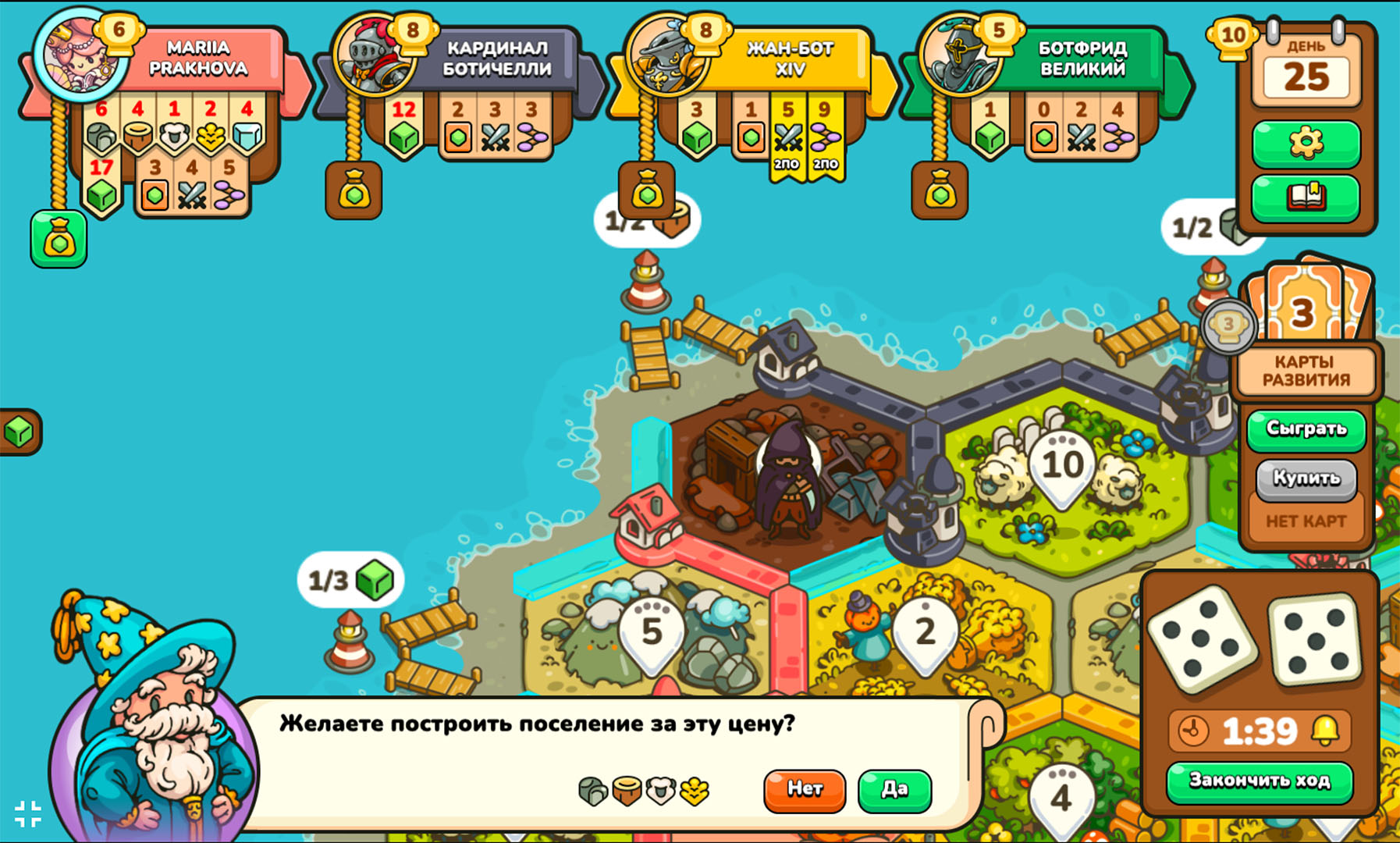The width and height of the screenshot is (1400, 843).
Task: Click the alarm bell next to the timer
Action: coord(1324,731)
